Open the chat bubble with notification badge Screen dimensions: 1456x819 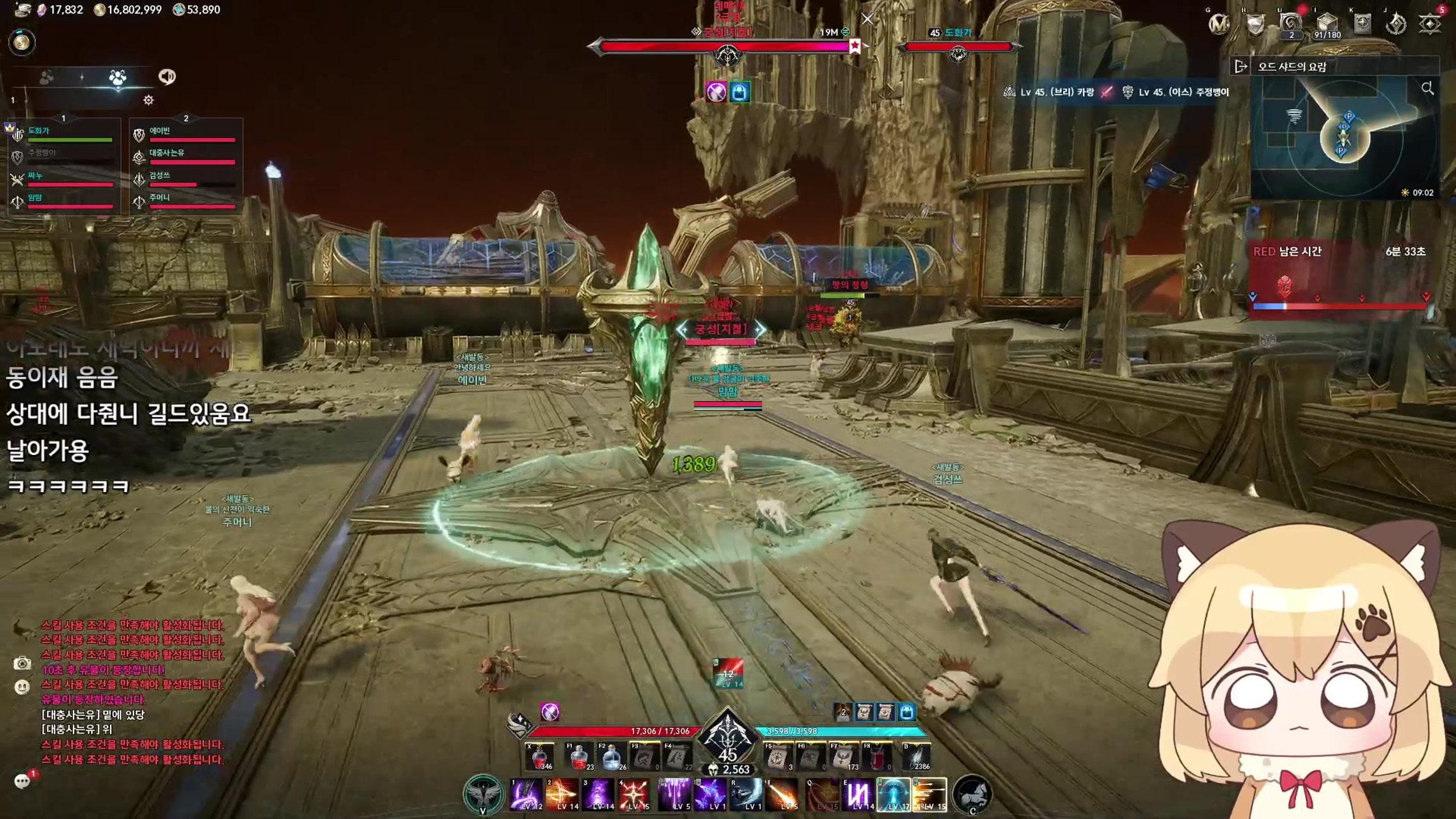point(22,781)
